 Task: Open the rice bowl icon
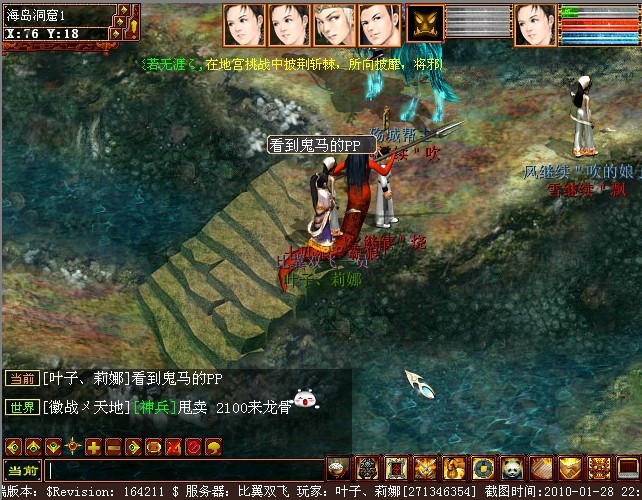coord(338,467)
